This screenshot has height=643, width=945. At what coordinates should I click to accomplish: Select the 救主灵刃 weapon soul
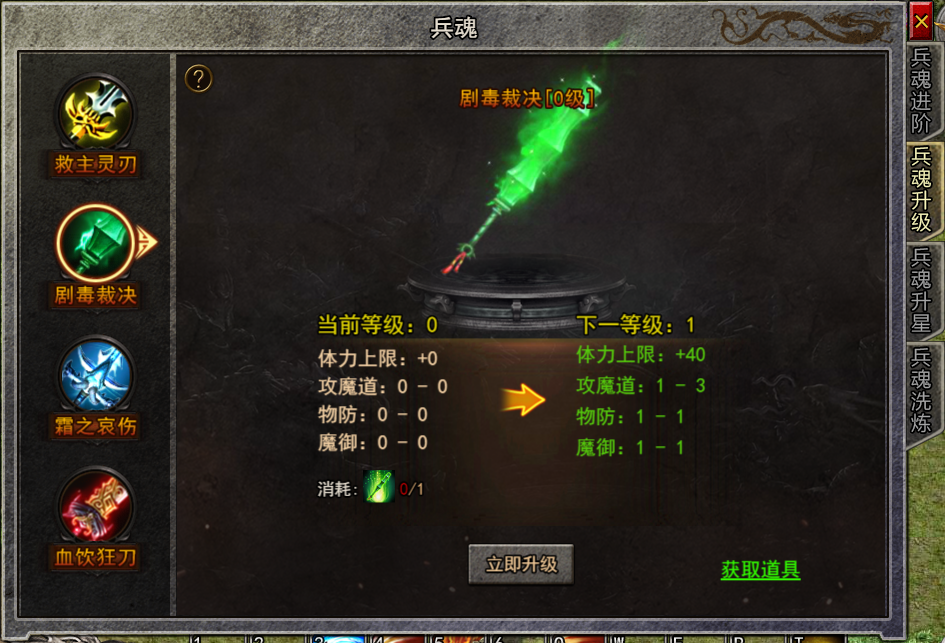[95, 114]
